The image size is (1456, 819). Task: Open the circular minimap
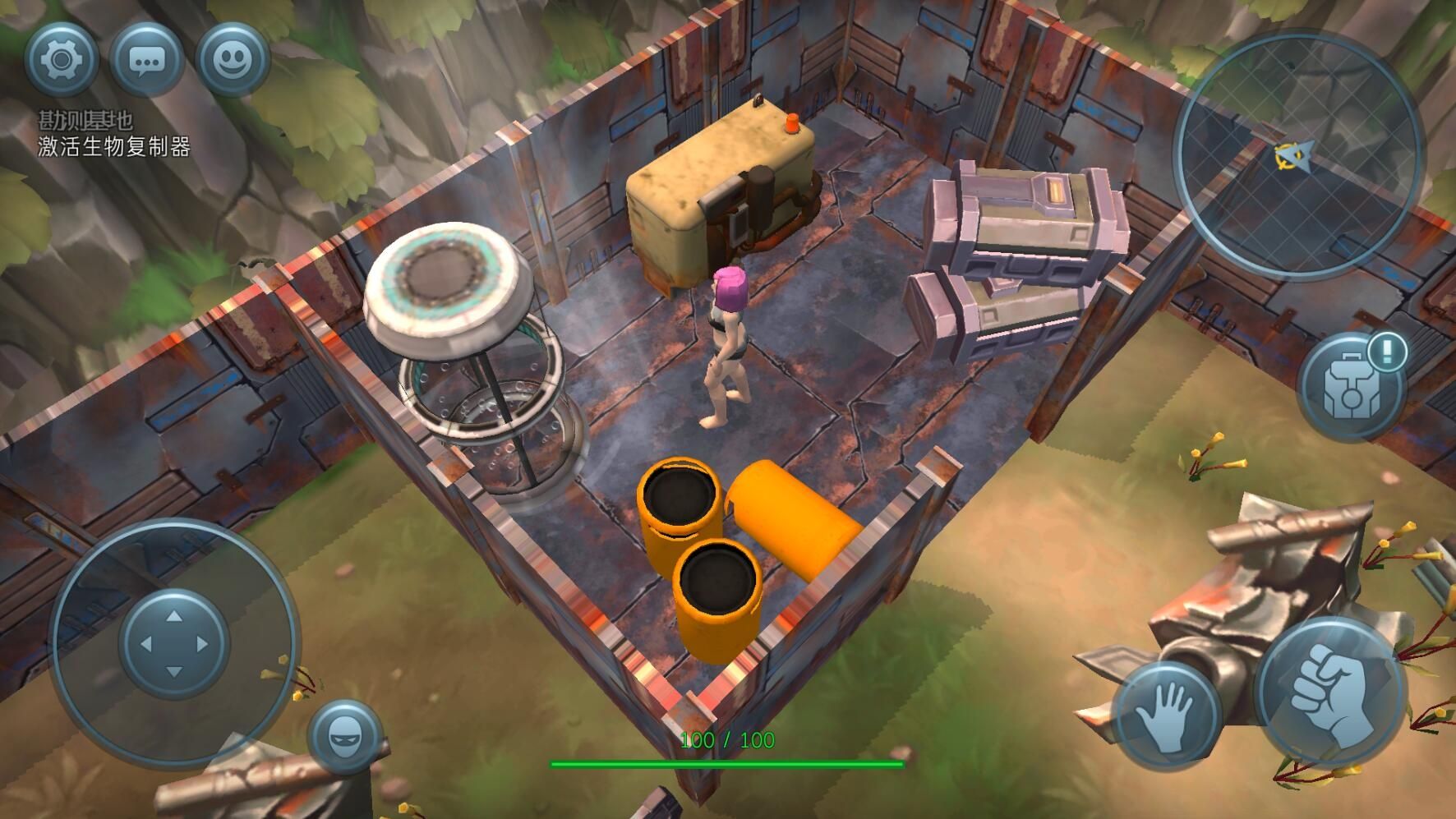[1297, 155]
